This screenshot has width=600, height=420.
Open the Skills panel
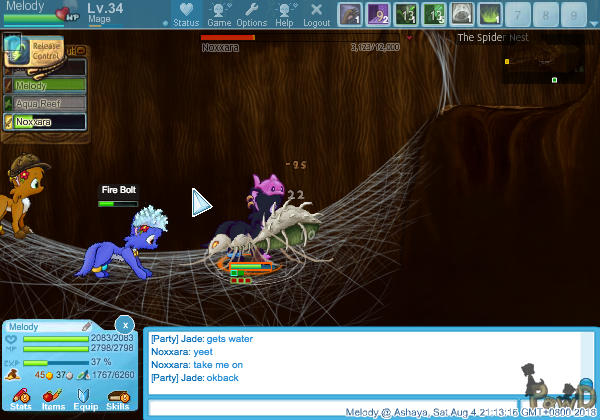(117, 397)
